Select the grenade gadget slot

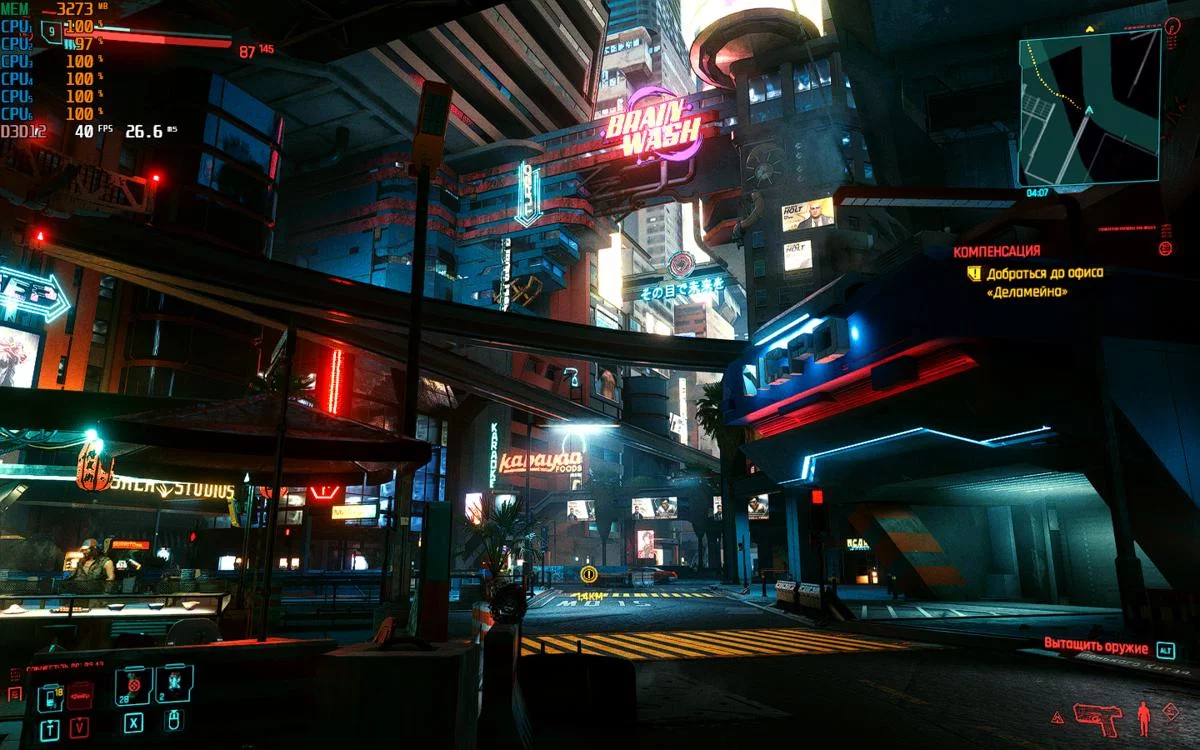[173, 686]
